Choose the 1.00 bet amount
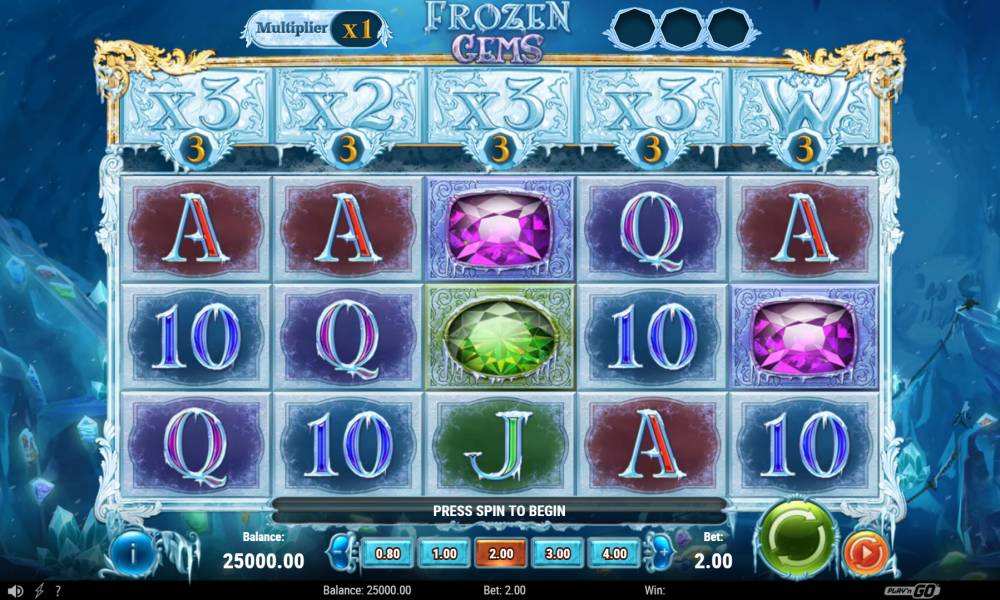The image size is (1000, 600). (443, 553)
